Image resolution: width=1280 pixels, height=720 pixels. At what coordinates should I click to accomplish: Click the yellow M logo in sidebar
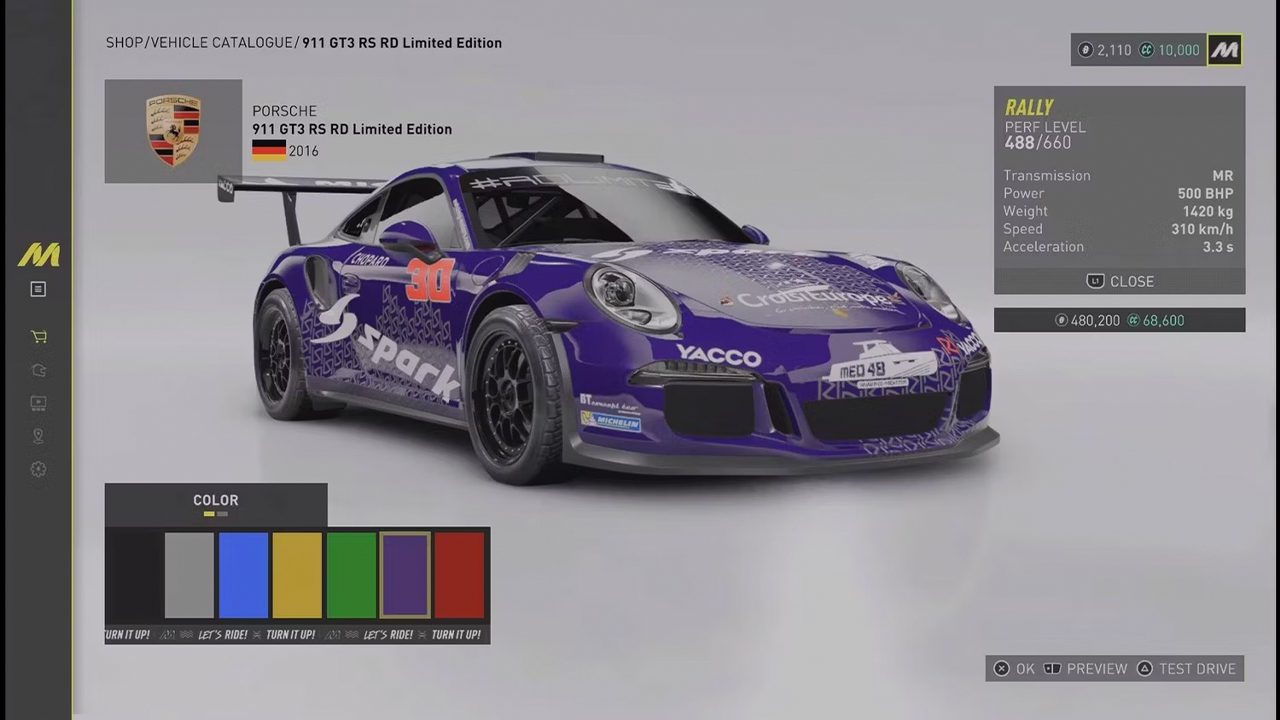click(38, 255)
